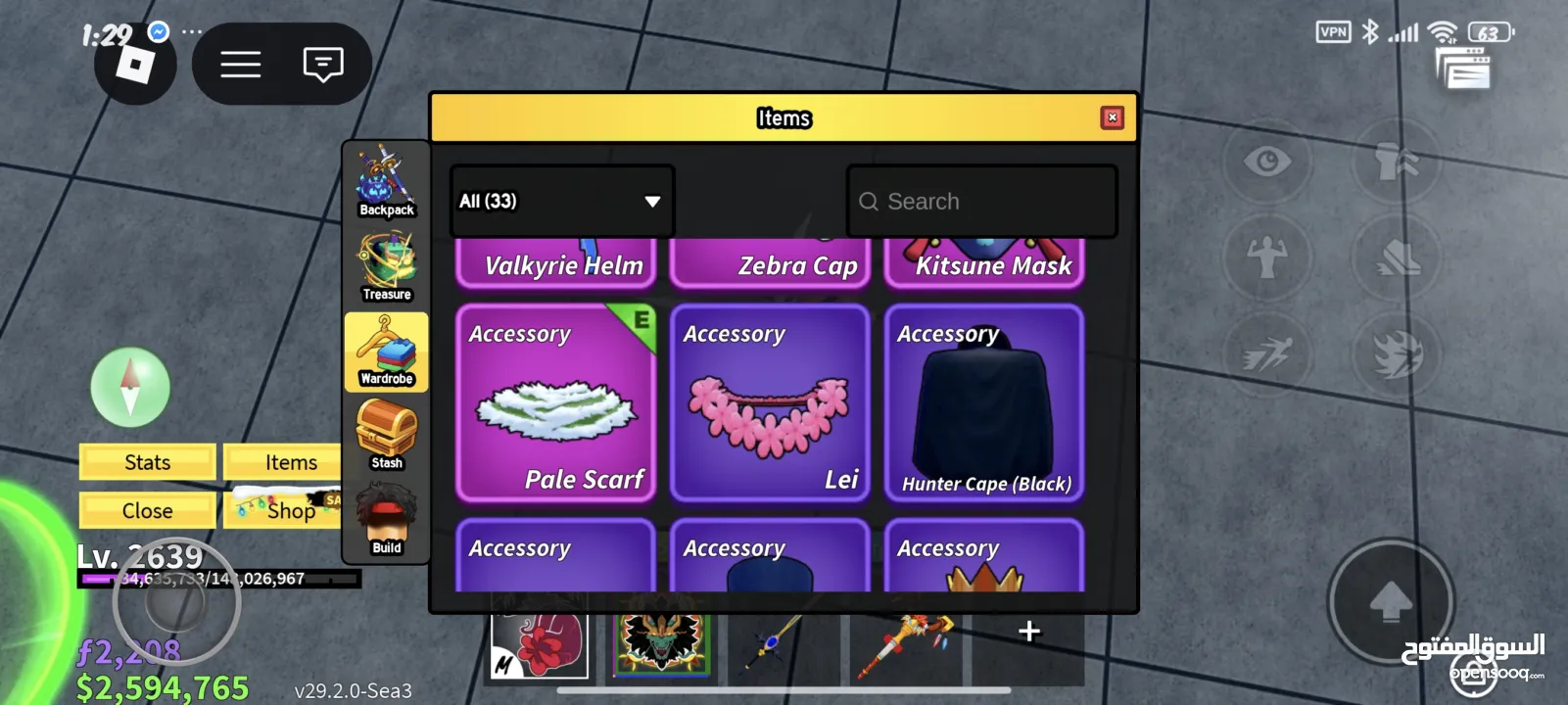1568x705 pixels.
Task: Close the Items window
Action: point(1112,117)
